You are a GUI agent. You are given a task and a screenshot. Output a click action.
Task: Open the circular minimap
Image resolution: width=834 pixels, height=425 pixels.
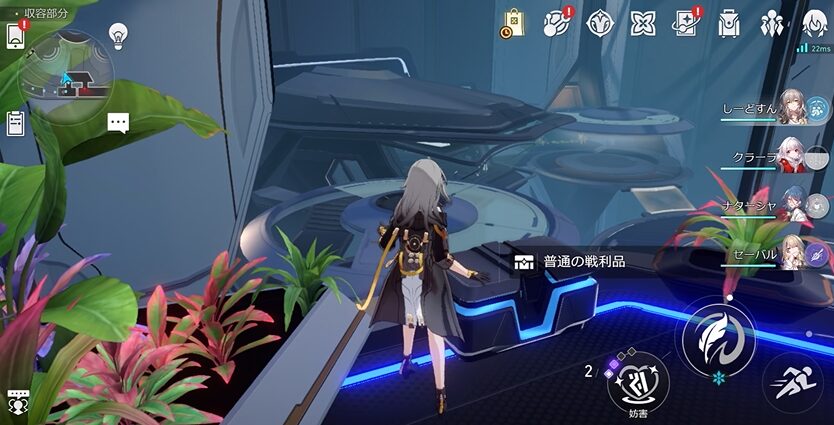(68, 76)
